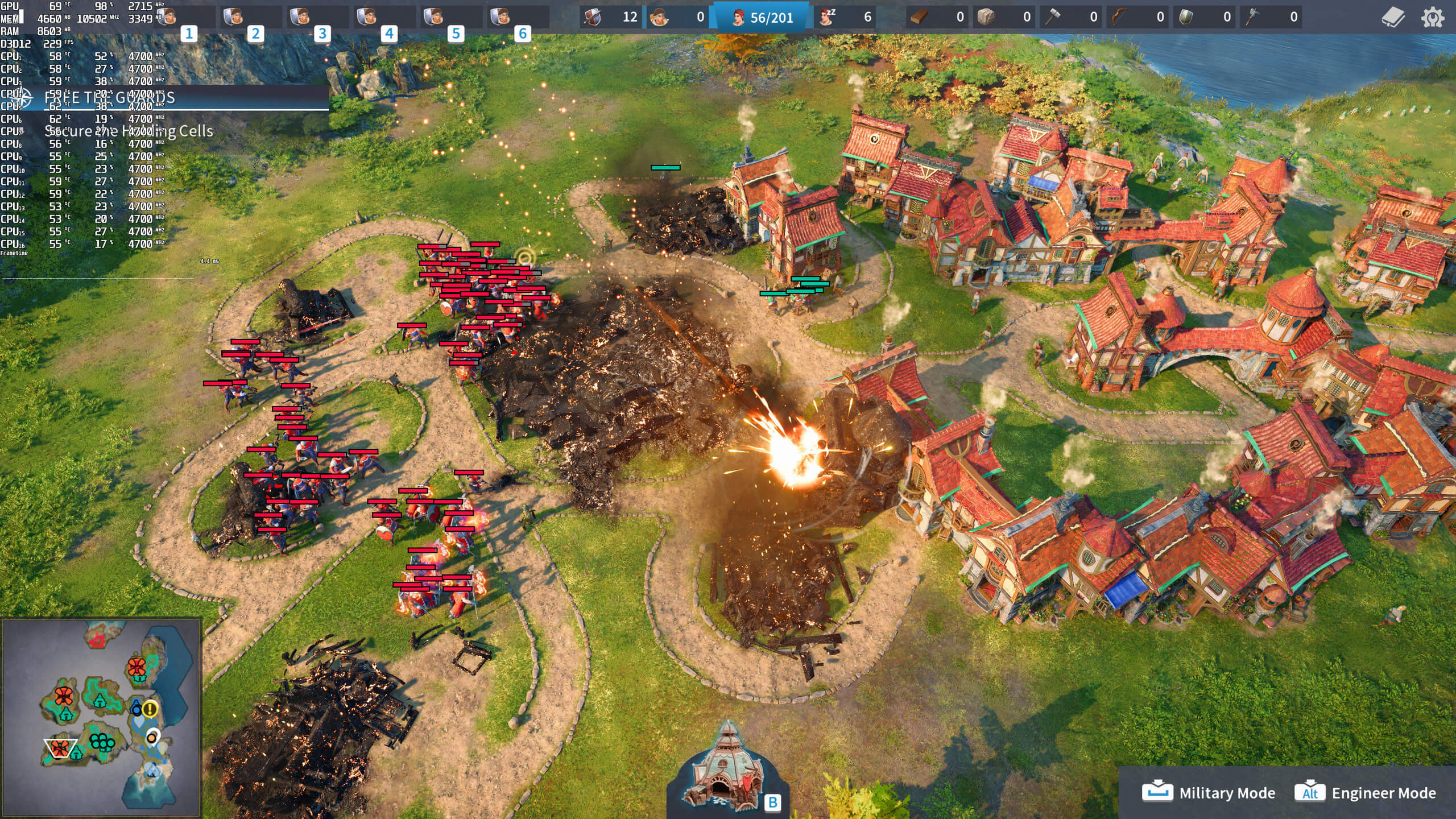This screenshot has height=819, width=1456.
Task: Click the yellow exclamation marker on minimap
Action: pos(150,709)
